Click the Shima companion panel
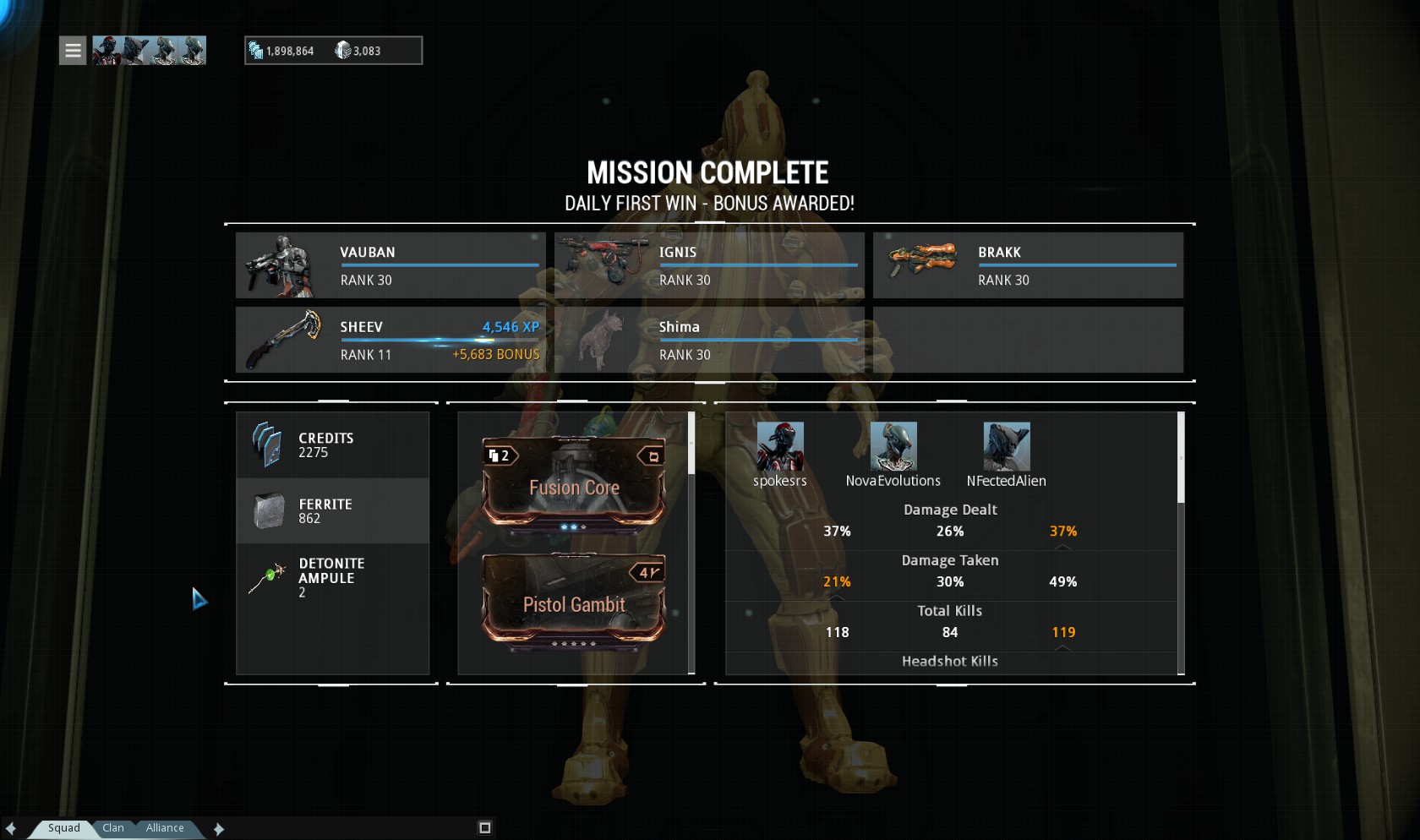Viewport: 1420px width, 840px height. coord(709,340)
